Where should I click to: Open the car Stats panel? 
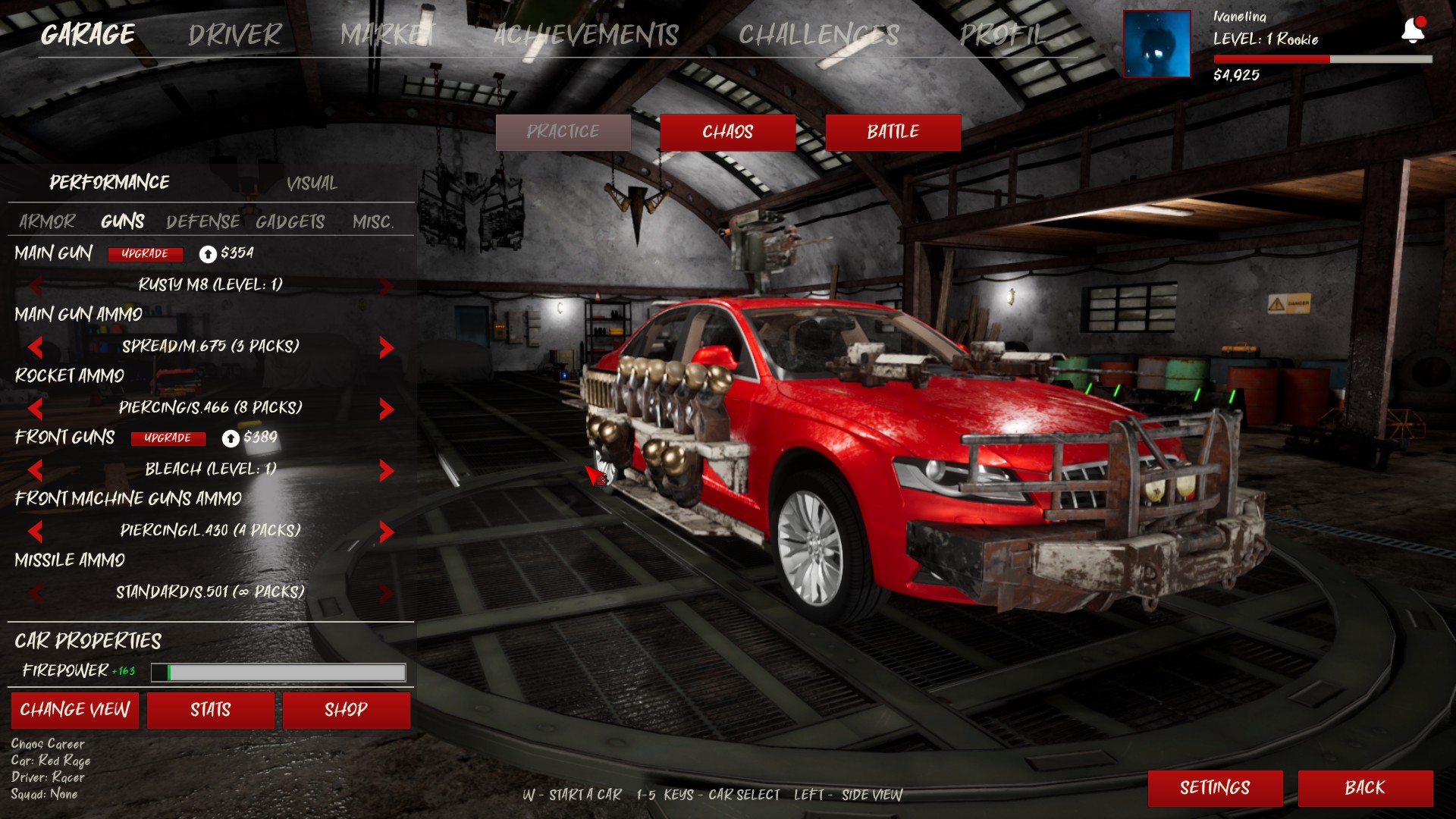click(x=210, y=710)
